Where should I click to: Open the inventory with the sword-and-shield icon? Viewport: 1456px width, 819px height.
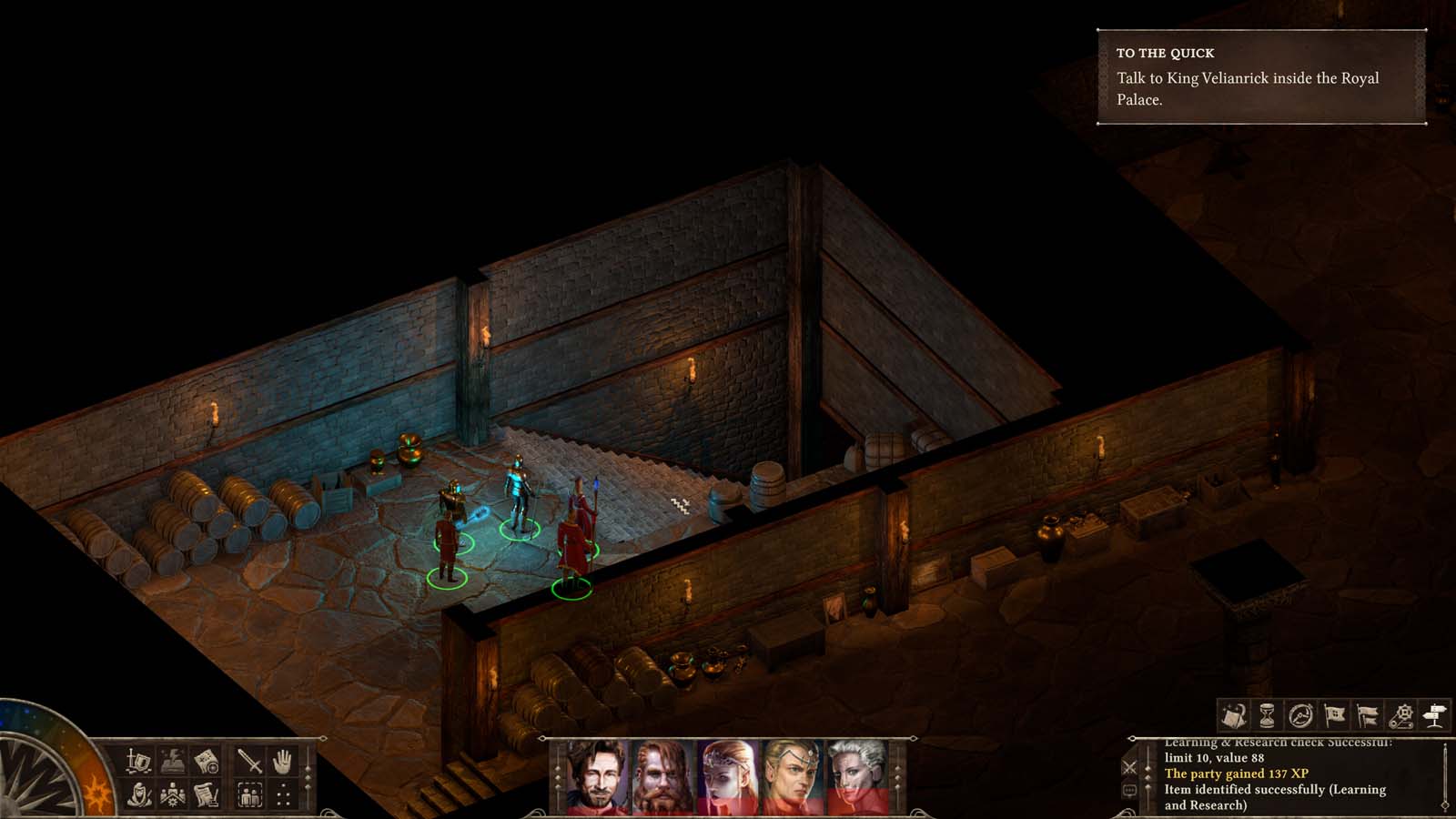pyautogui.click(x=138, y=762)
